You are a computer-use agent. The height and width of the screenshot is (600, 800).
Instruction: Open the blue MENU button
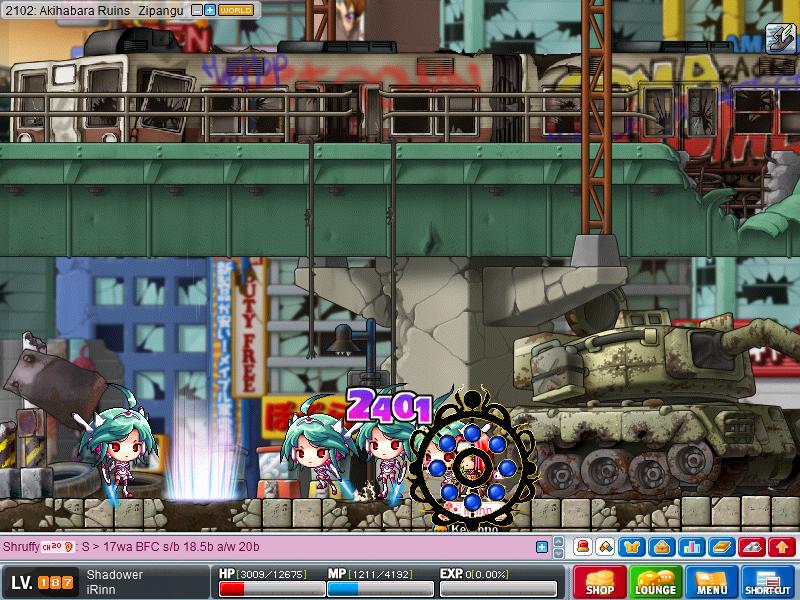711,581
